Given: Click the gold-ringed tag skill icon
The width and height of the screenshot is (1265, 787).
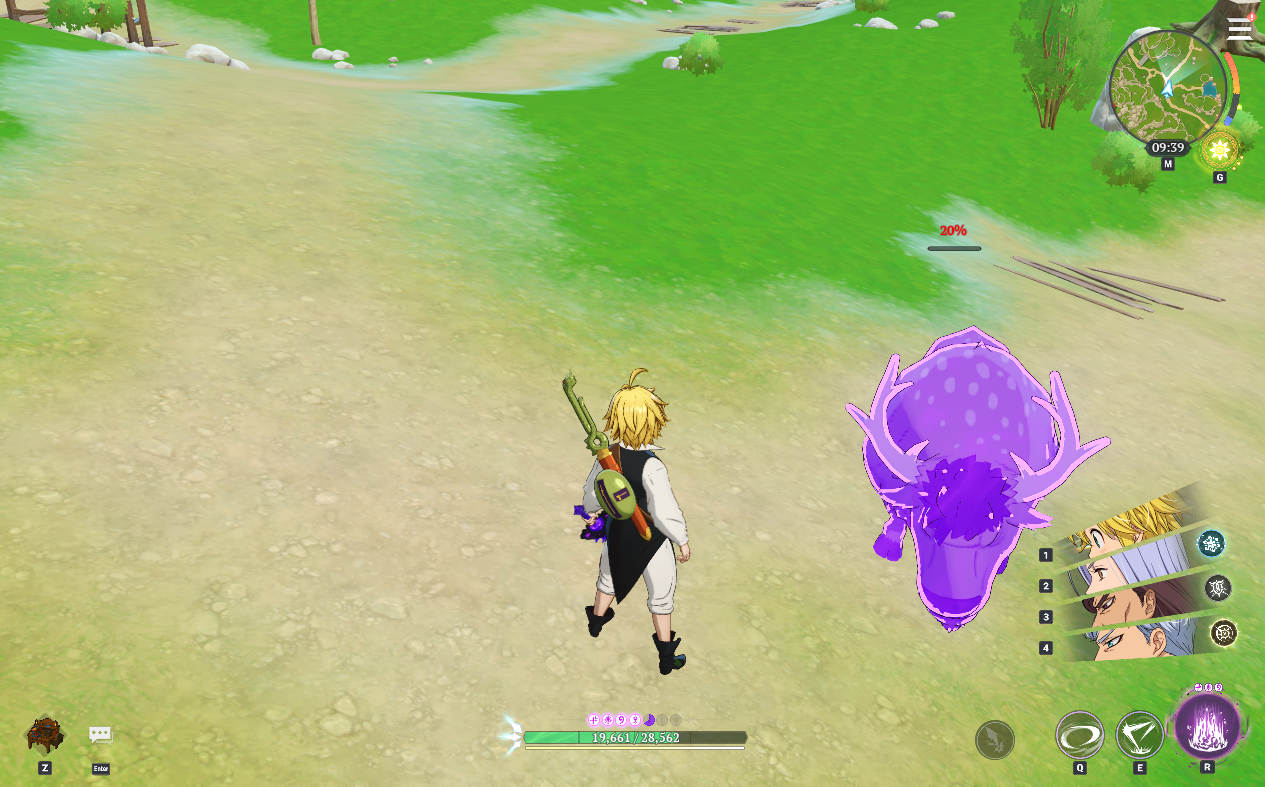Looking at the screenshot, I should (1223, 633).
